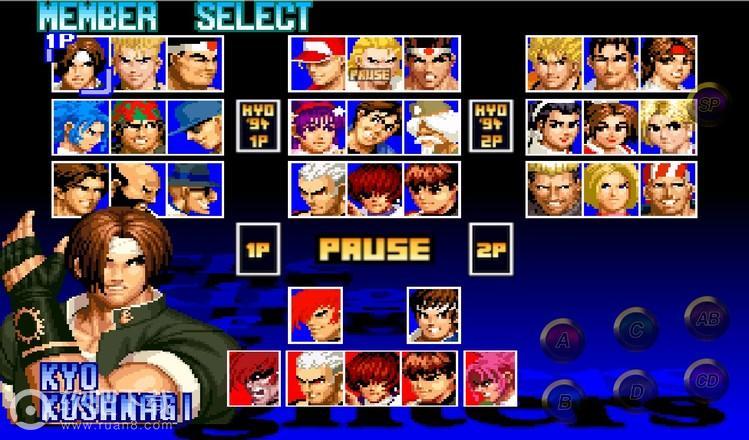Tap the virtual B button
This screenshot has width=749, height=440.
tap(563, 400)
